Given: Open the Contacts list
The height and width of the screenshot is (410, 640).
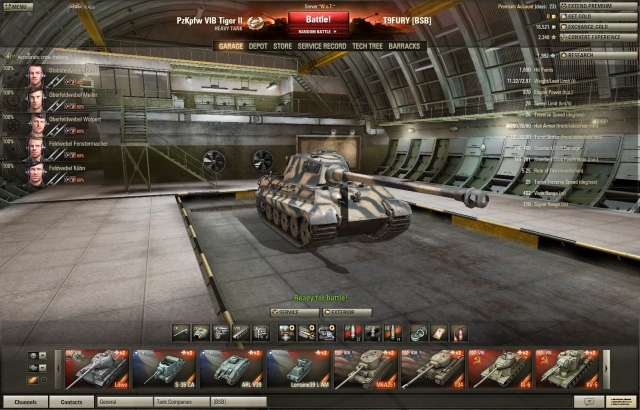Looking at the screenshot, I should 72,402.
